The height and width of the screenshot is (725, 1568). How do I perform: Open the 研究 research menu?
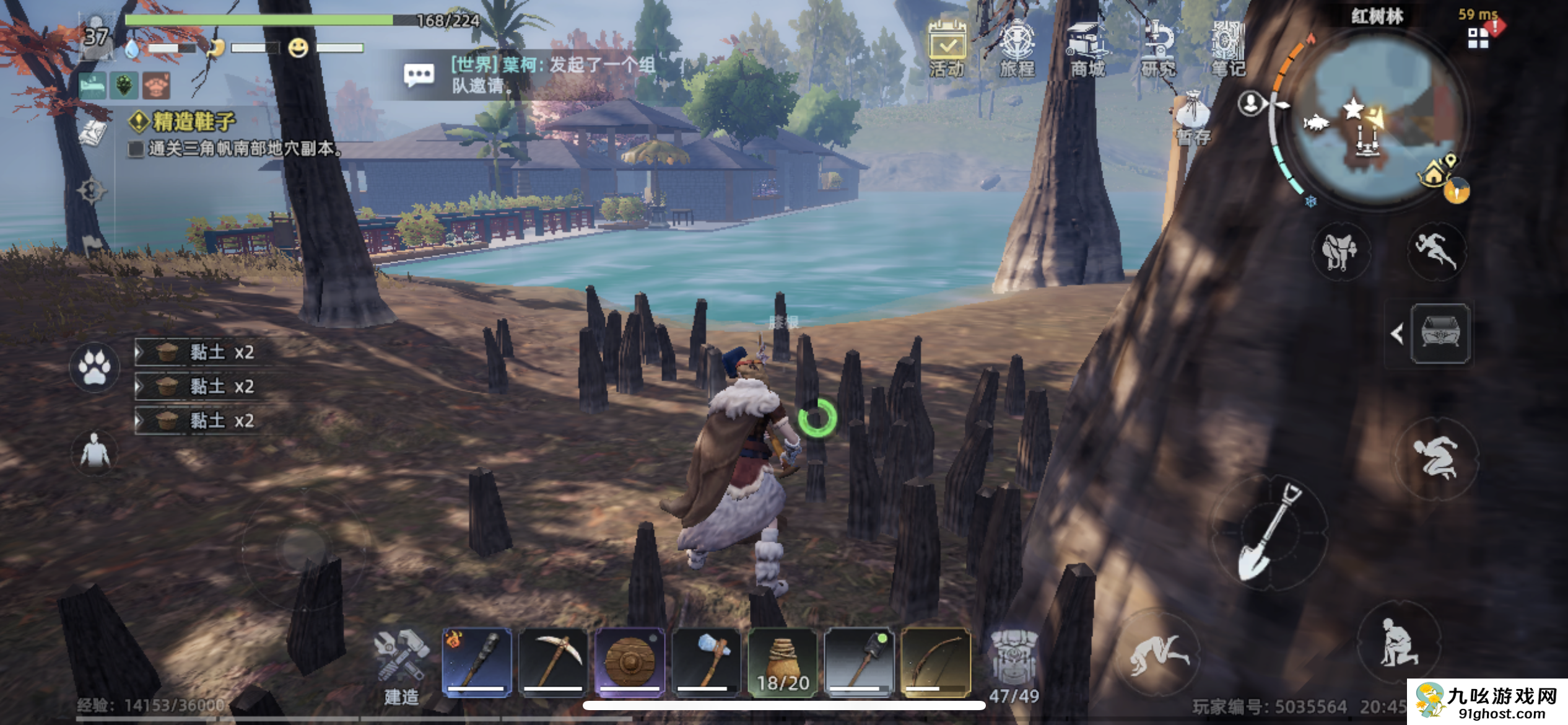[1158, 48]
